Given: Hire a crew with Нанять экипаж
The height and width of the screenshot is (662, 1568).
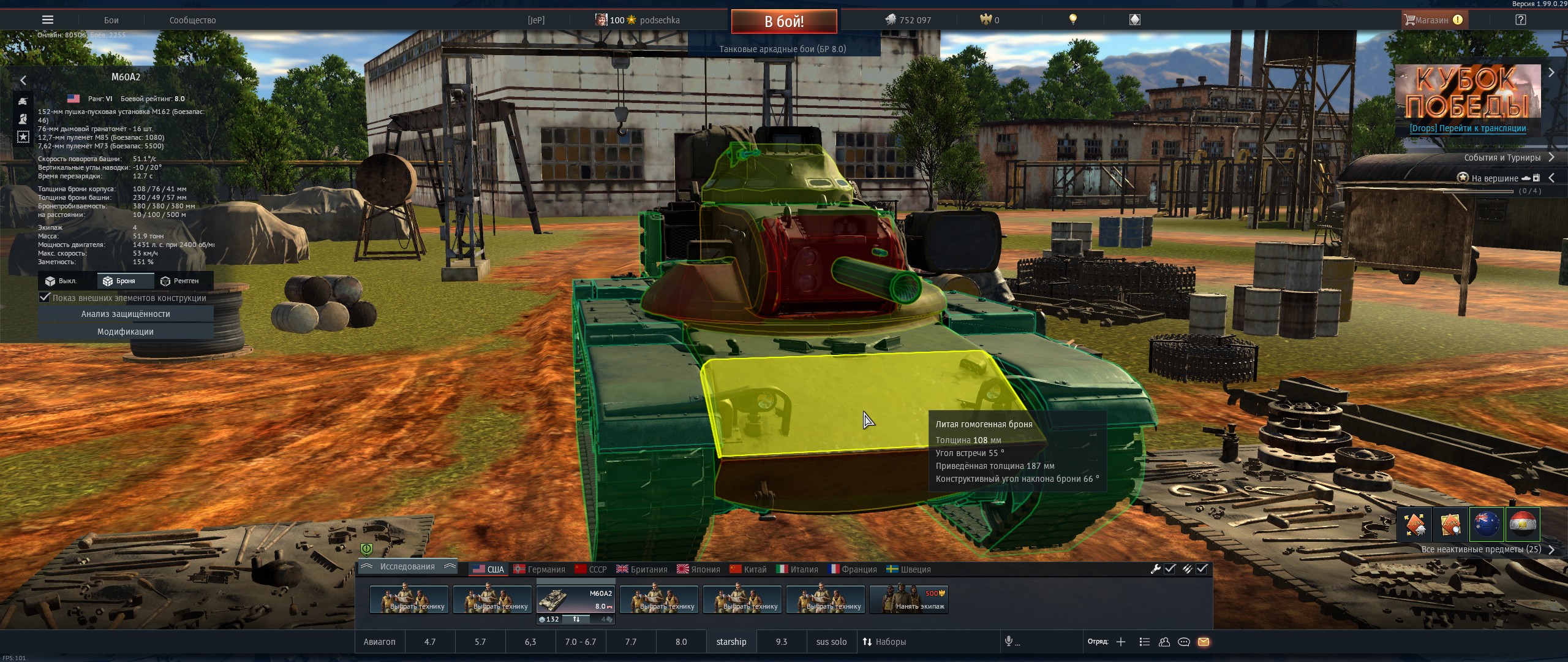Looking at the screenshot, I should coord(909,599).
